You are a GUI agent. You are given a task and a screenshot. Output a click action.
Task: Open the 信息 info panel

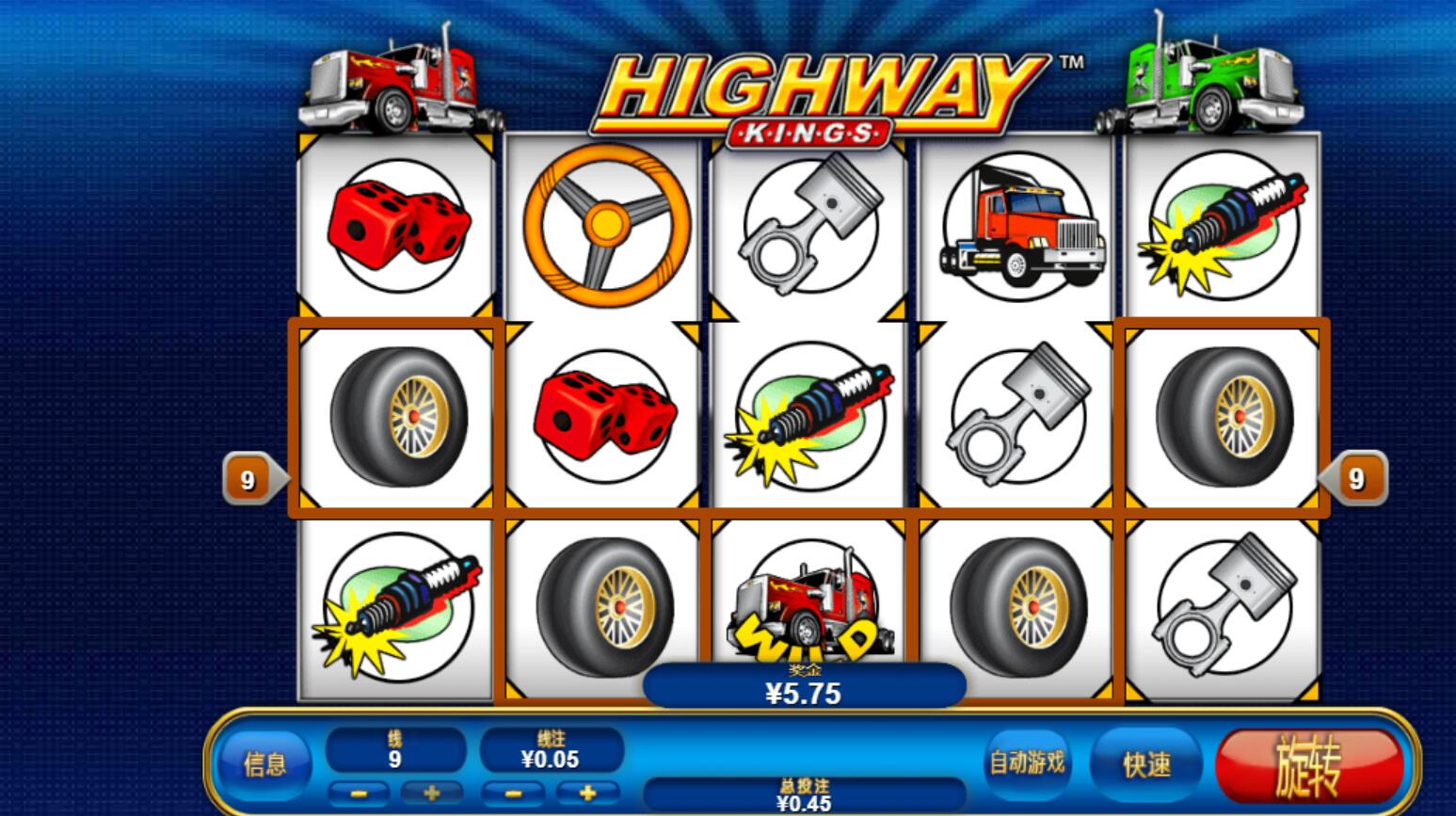click(265, 763)
